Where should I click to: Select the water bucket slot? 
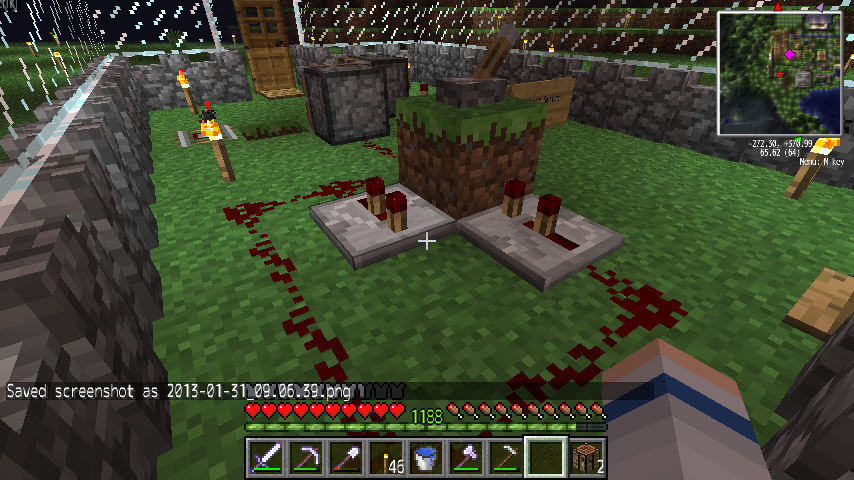(426, 459)
